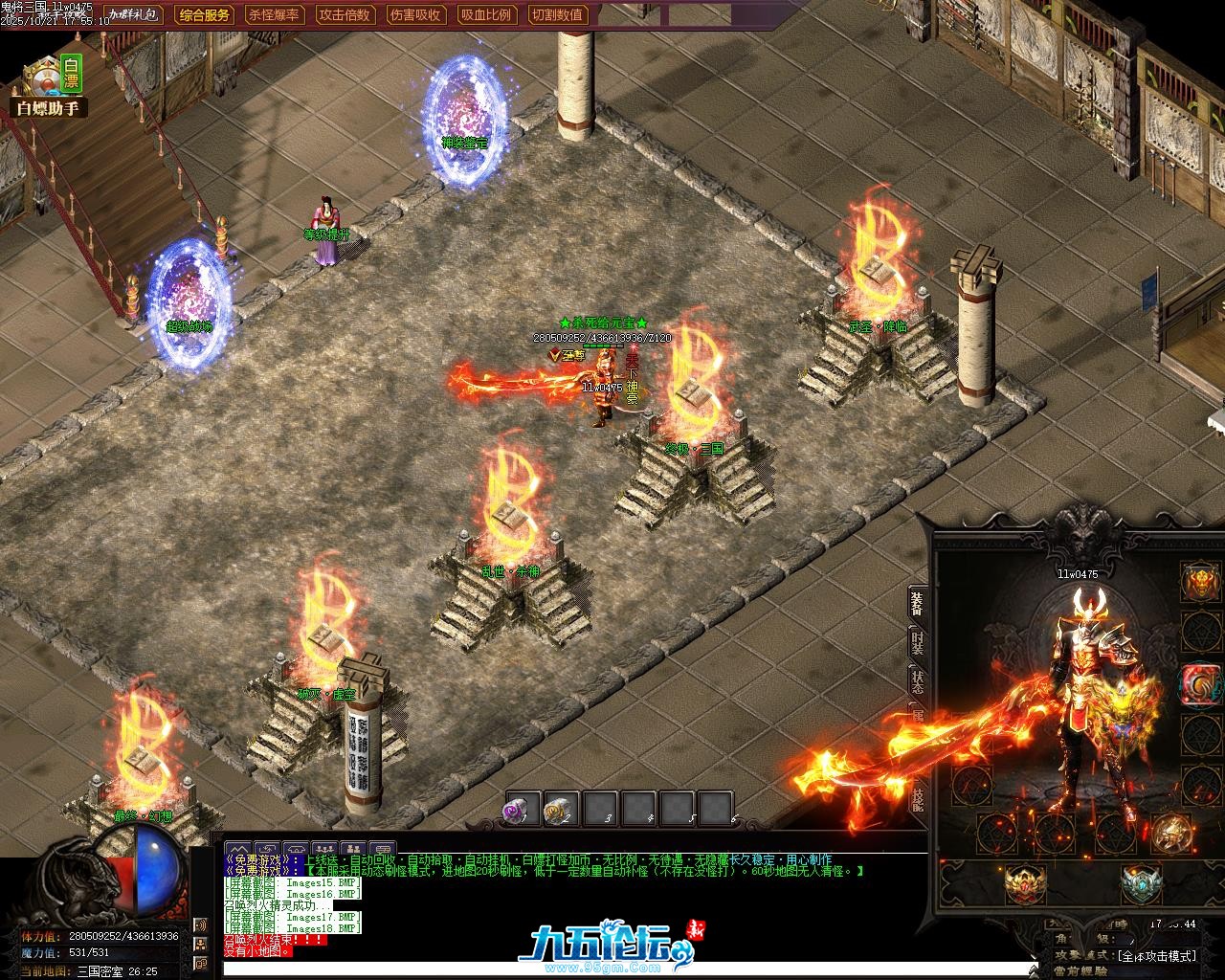This screenshot has width=1225, height=980.
Task: Open the 综合服务 general services menu
Action: coord(205,14)
